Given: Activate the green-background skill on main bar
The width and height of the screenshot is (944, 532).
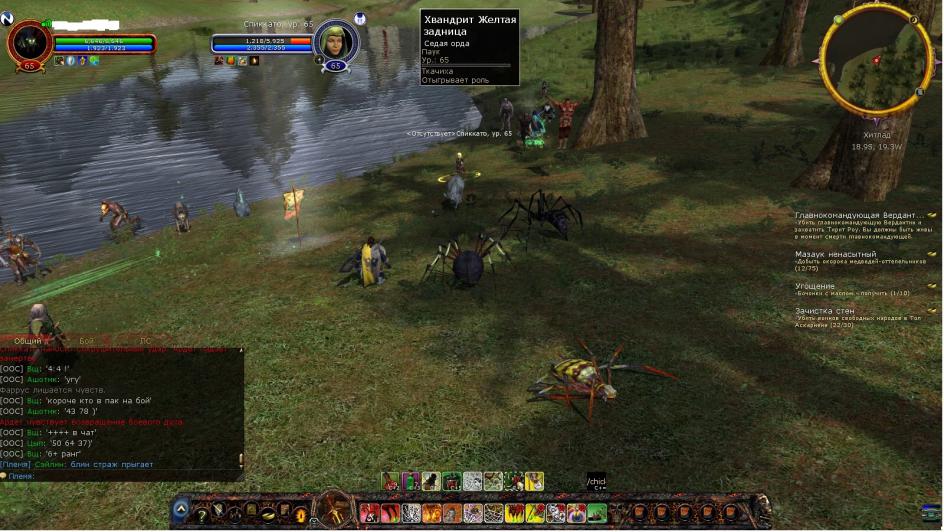Looking at the screenshot, I should (x=597, y=513).
